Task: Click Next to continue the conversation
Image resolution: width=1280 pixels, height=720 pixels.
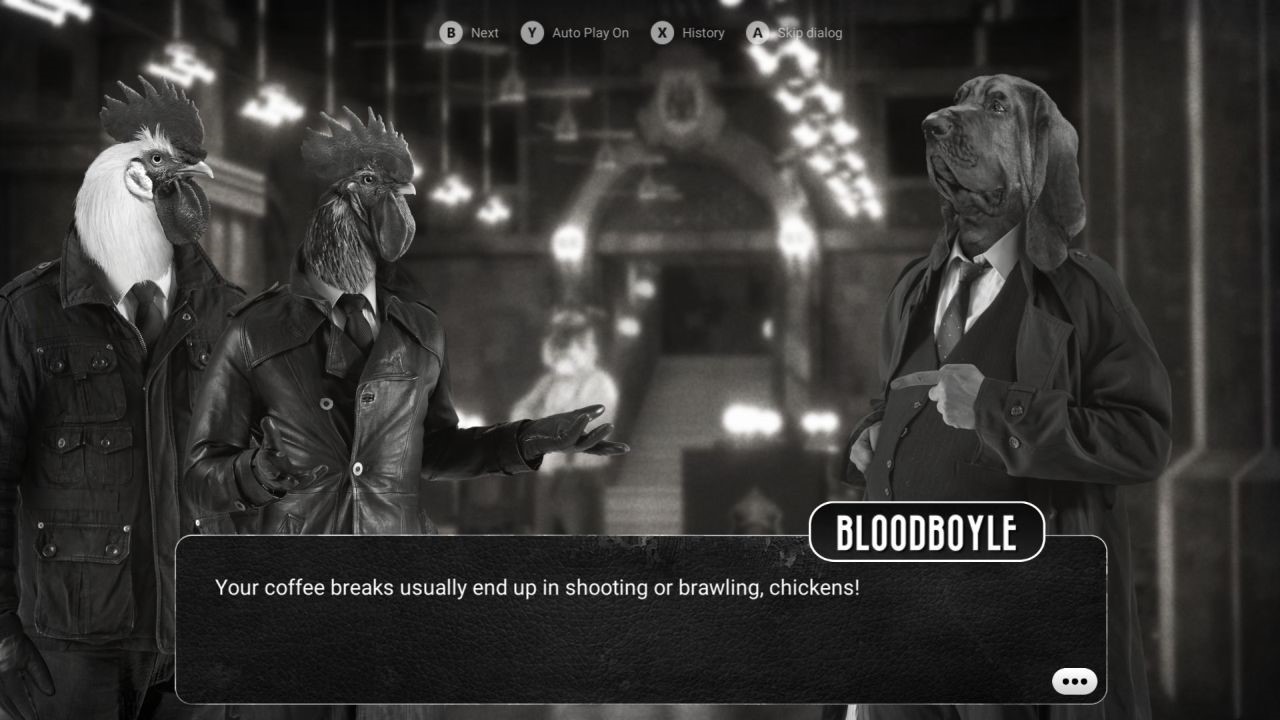Action: tap(484, 32)
